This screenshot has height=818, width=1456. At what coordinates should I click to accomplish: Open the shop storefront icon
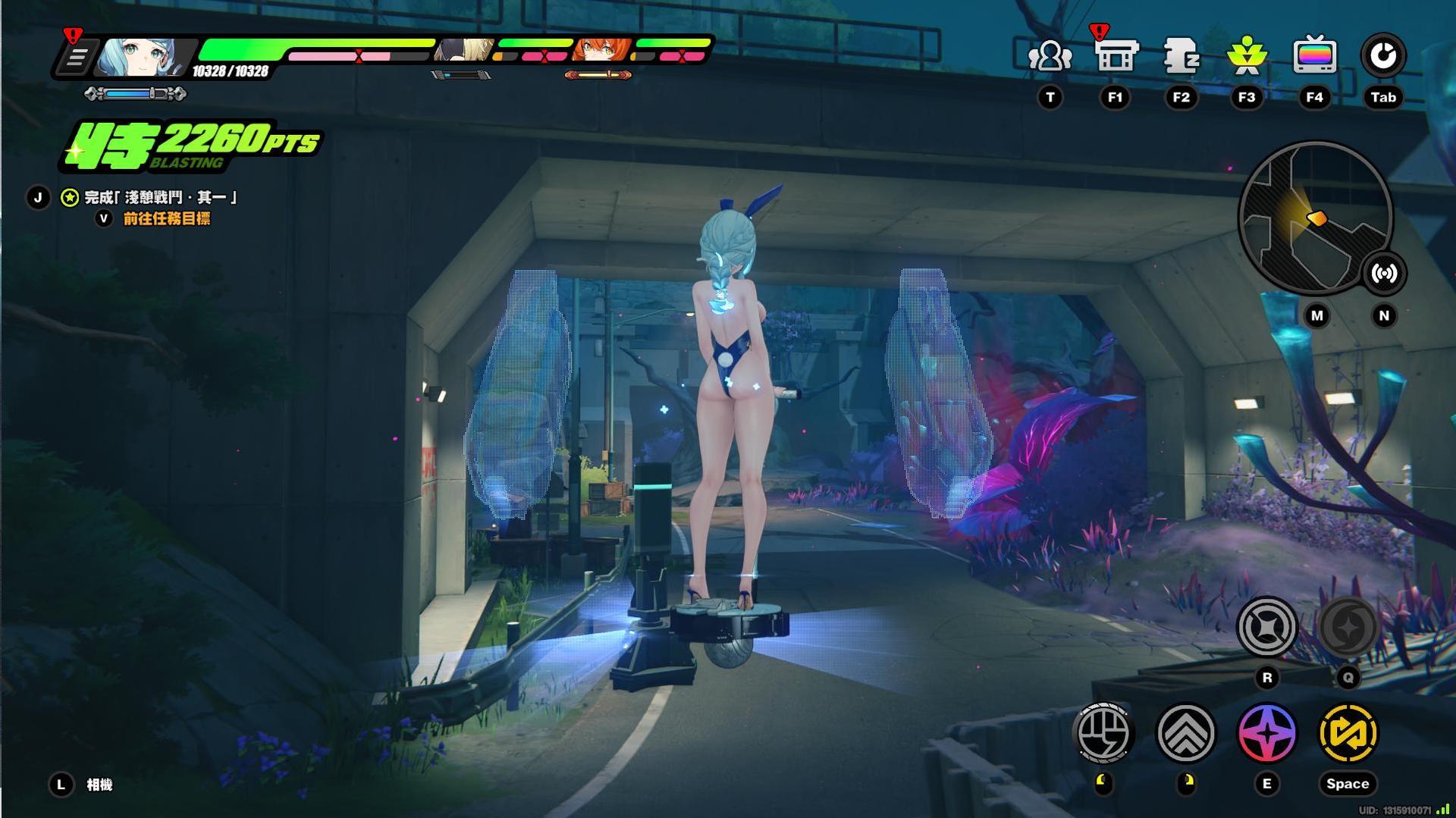[1116, 57]
